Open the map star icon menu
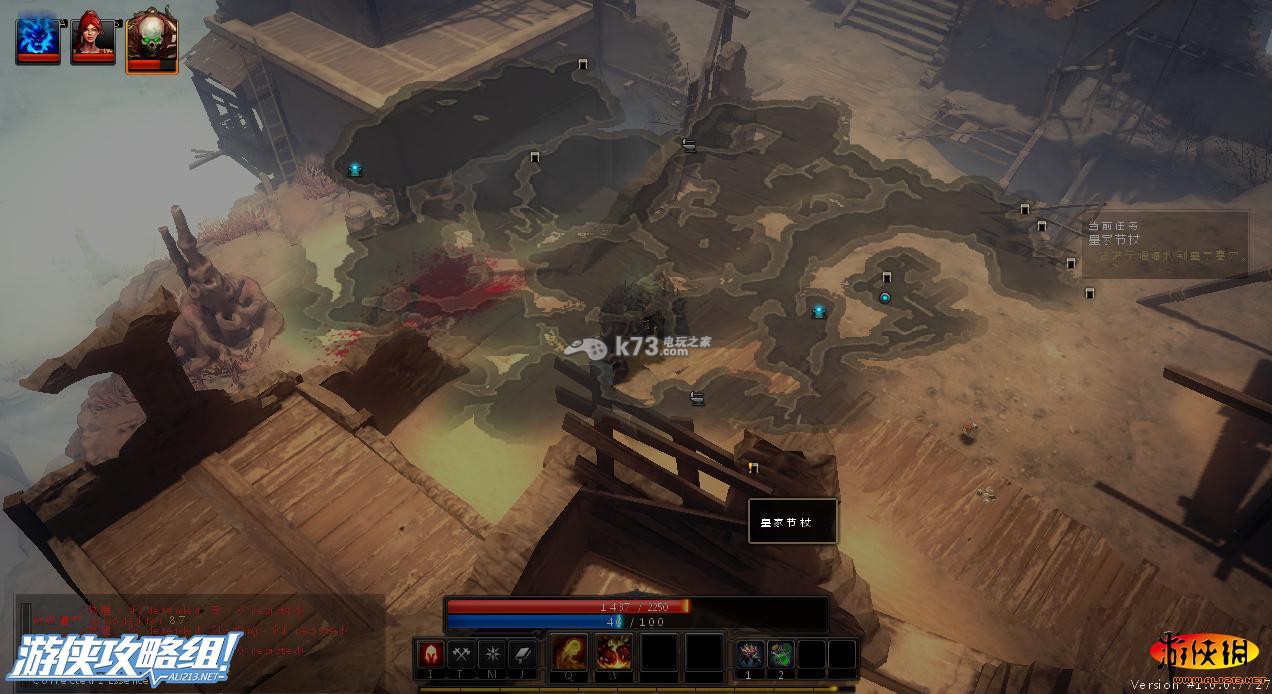Viewport: 1272px width, 694px height. [x=492, y=654]
